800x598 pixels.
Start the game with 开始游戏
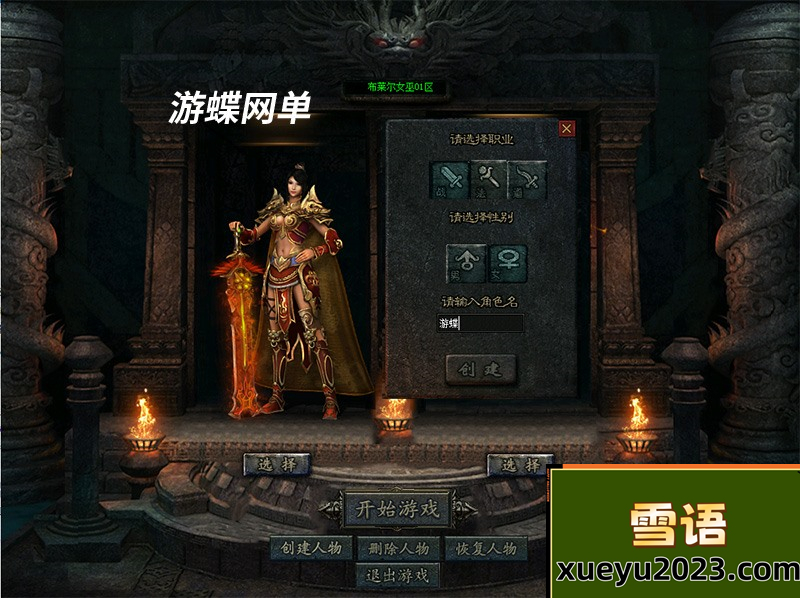398,508
